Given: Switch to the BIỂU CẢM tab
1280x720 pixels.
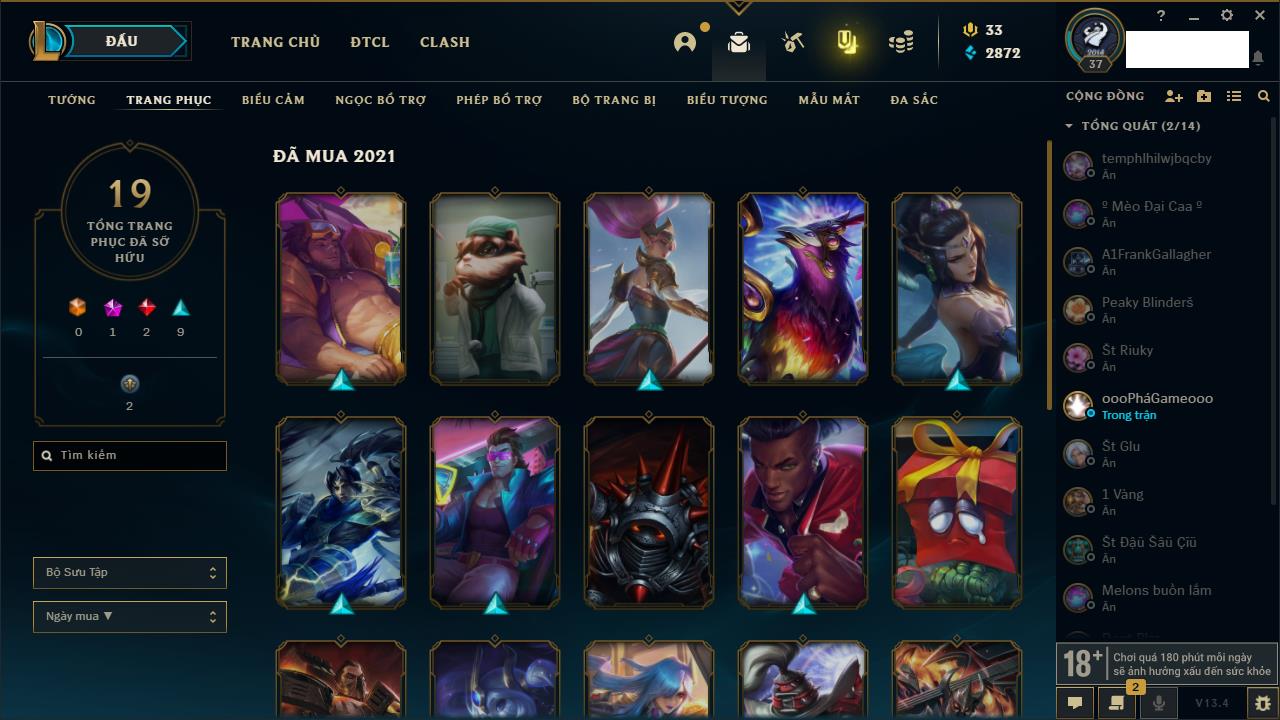Looking at the screenshot, I should (x=273, y=100).
